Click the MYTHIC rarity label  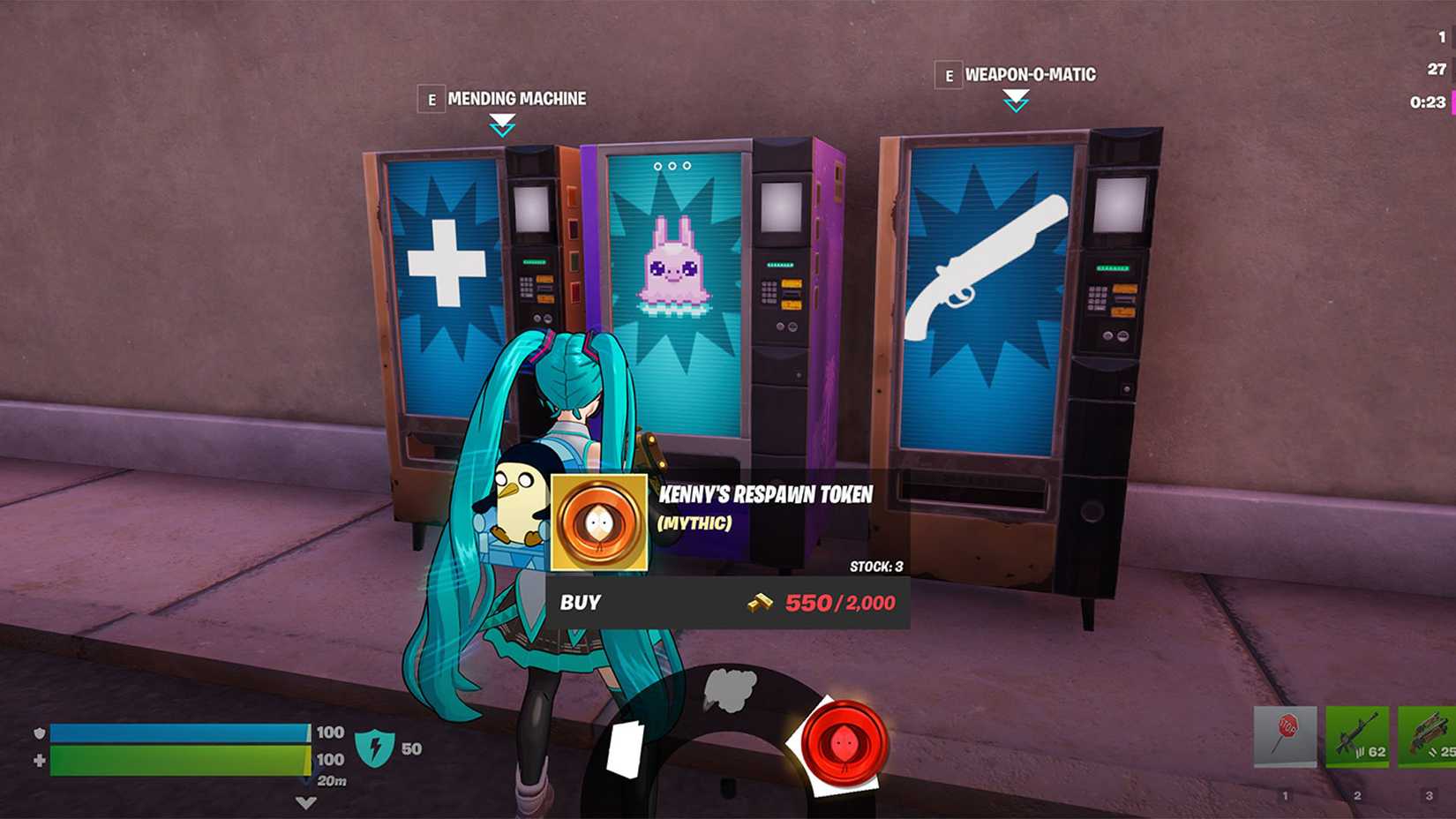(693, 523)
